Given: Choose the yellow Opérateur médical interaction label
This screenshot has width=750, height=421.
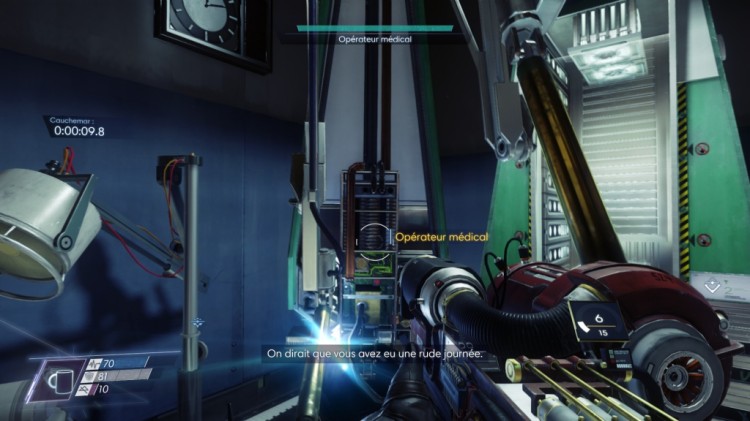Looking at the screenshot, I should tap(441, 238).
